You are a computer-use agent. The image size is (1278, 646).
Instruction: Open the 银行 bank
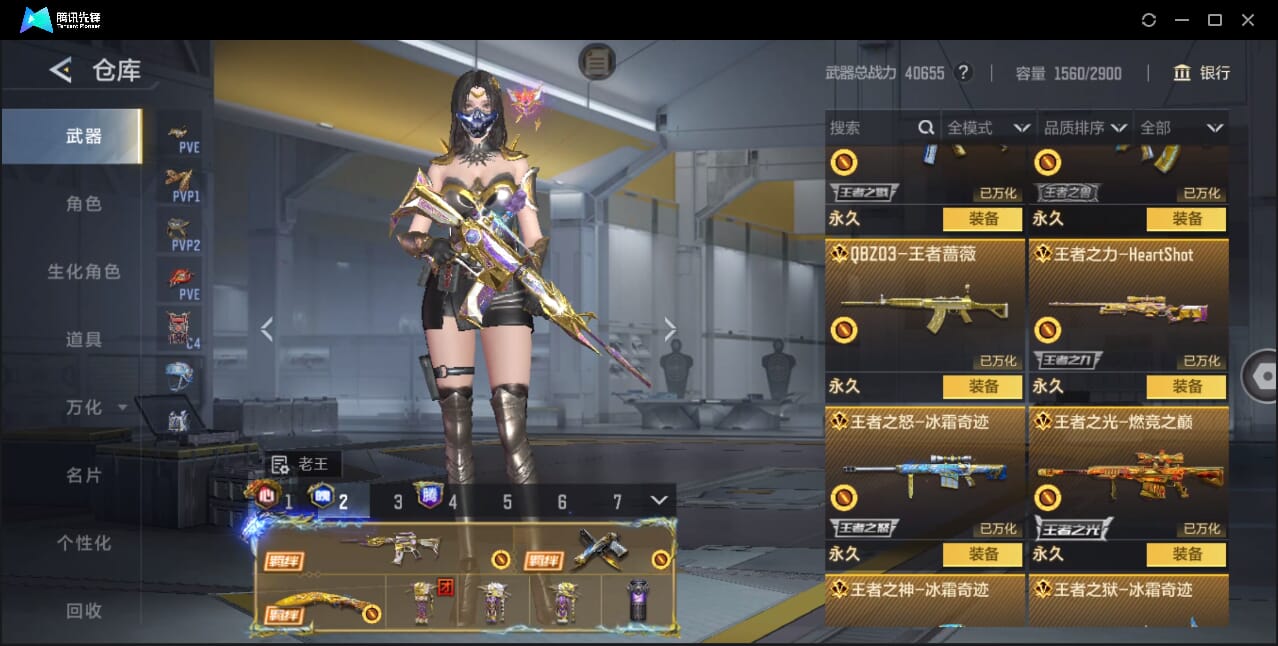click(x=1201, y=73)
